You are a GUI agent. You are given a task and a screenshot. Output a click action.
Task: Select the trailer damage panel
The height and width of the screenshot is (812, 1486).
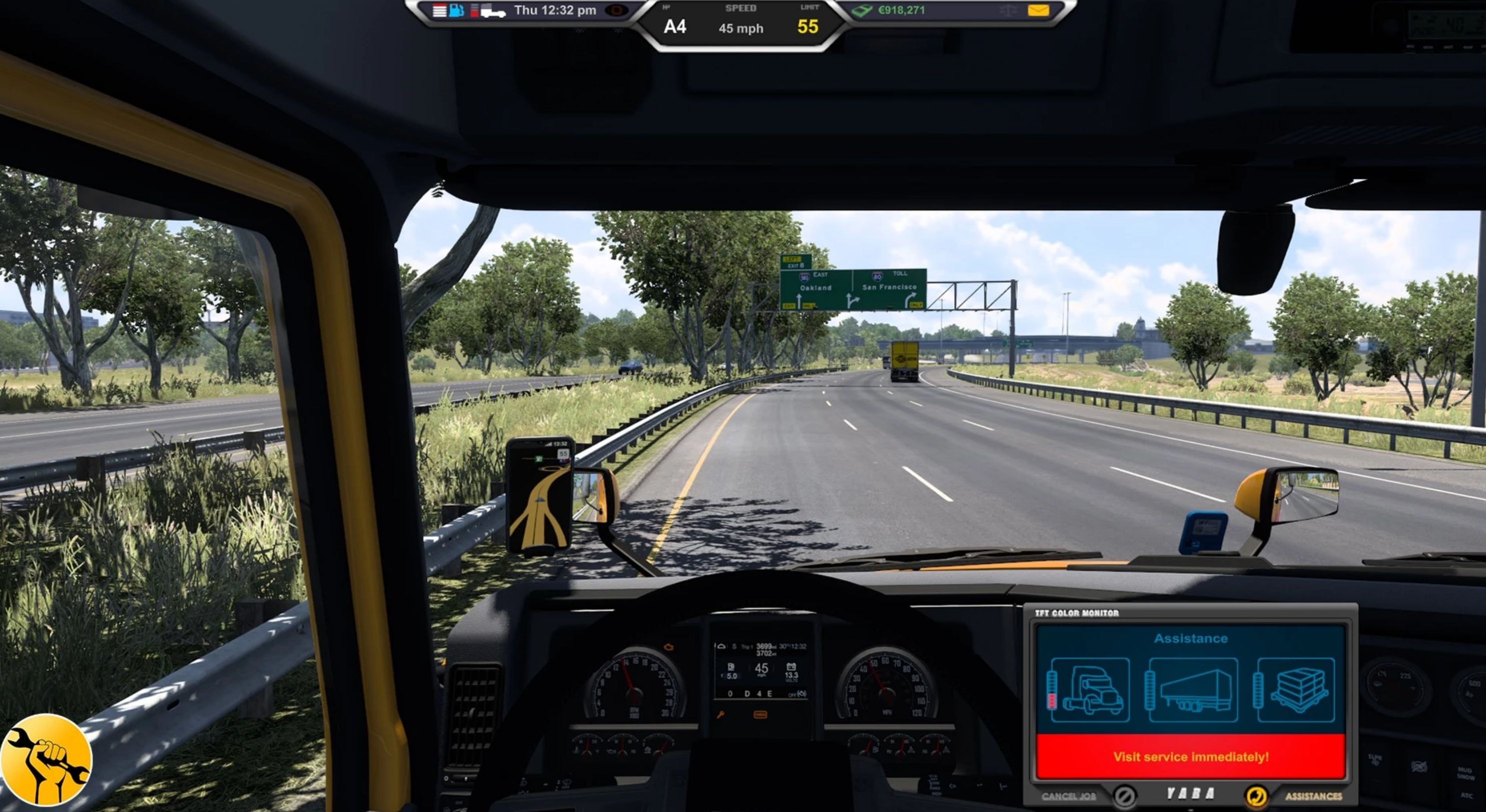point(1192,690)
